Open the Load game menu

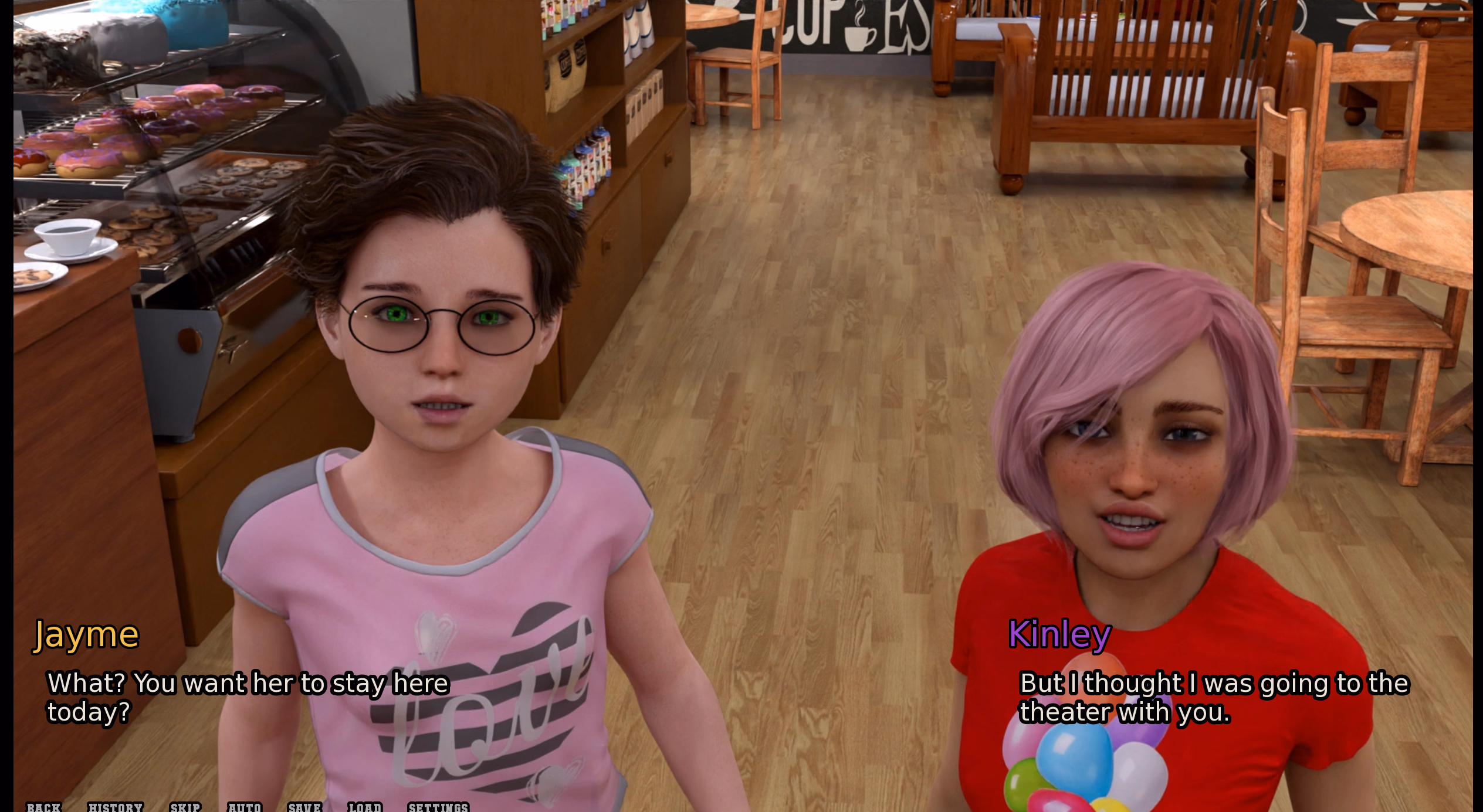coord(365,807)
